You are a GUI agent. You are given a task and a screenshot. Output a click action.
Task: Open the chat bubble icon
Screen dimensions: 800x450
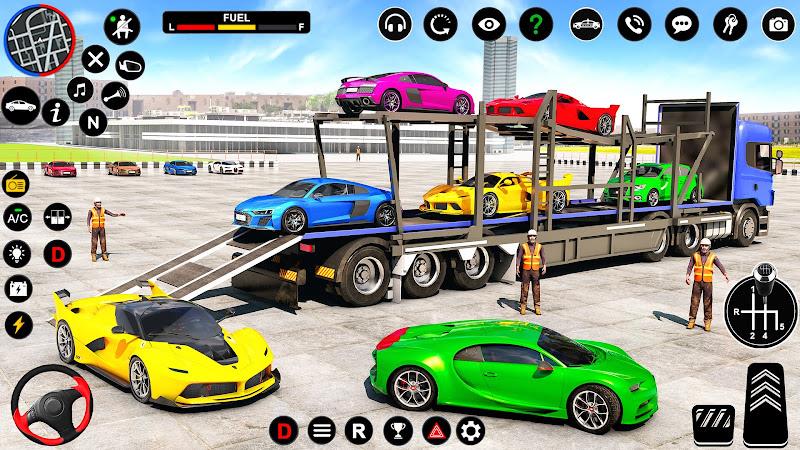coord(682,22)
